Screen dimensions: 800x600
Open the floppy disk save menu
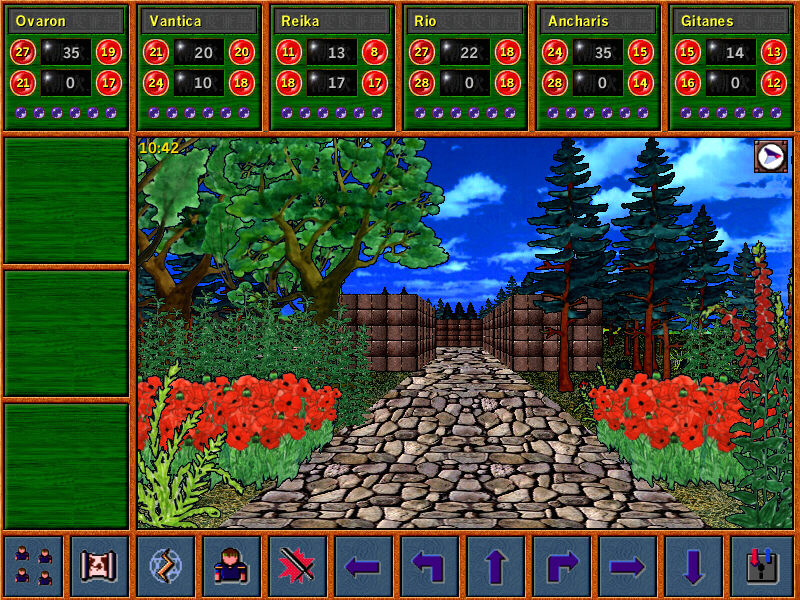pyautogui.click(x=760, y=566)
